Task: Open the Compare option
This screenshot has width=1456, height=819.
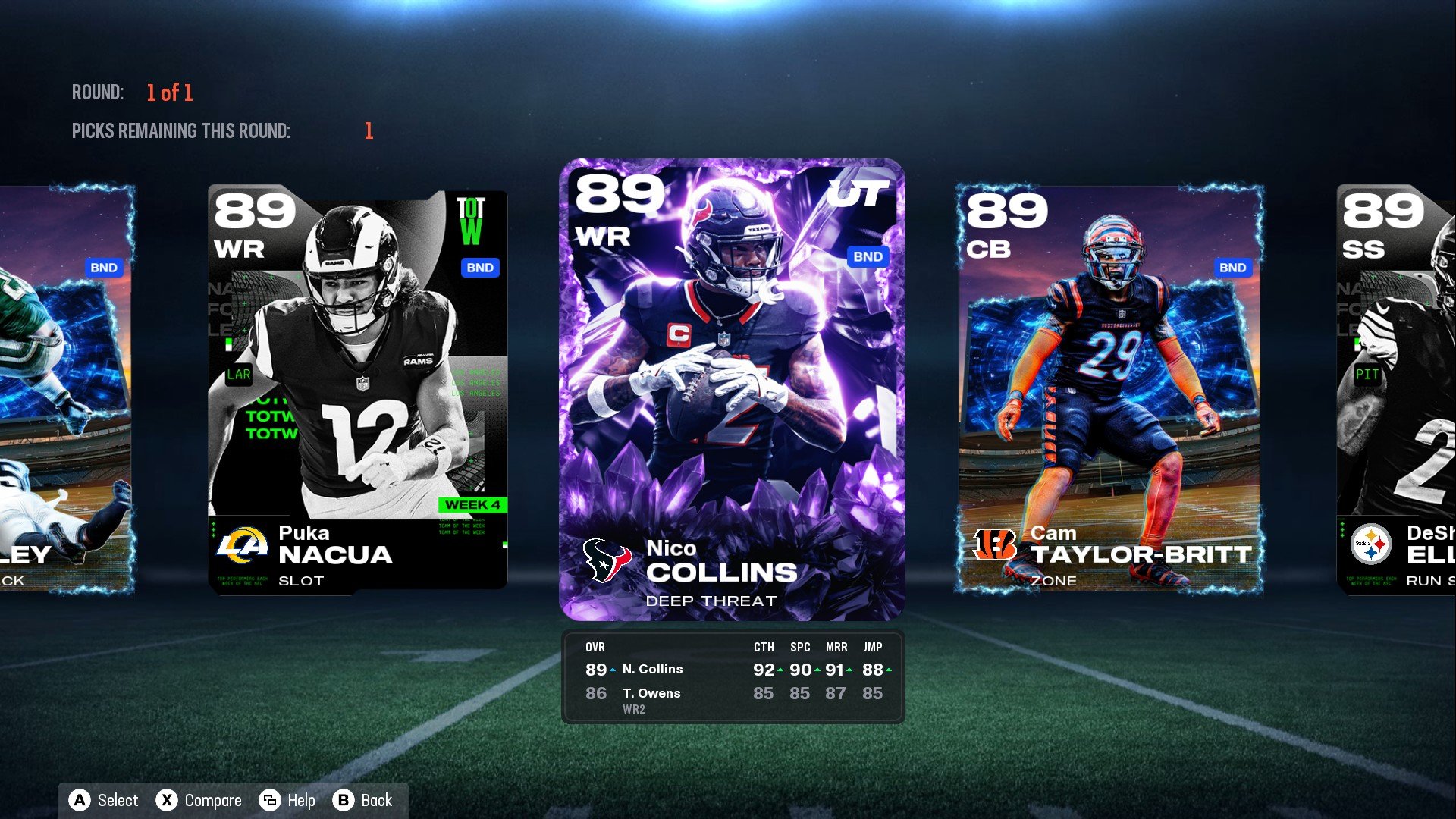Action: click(199, 800)
